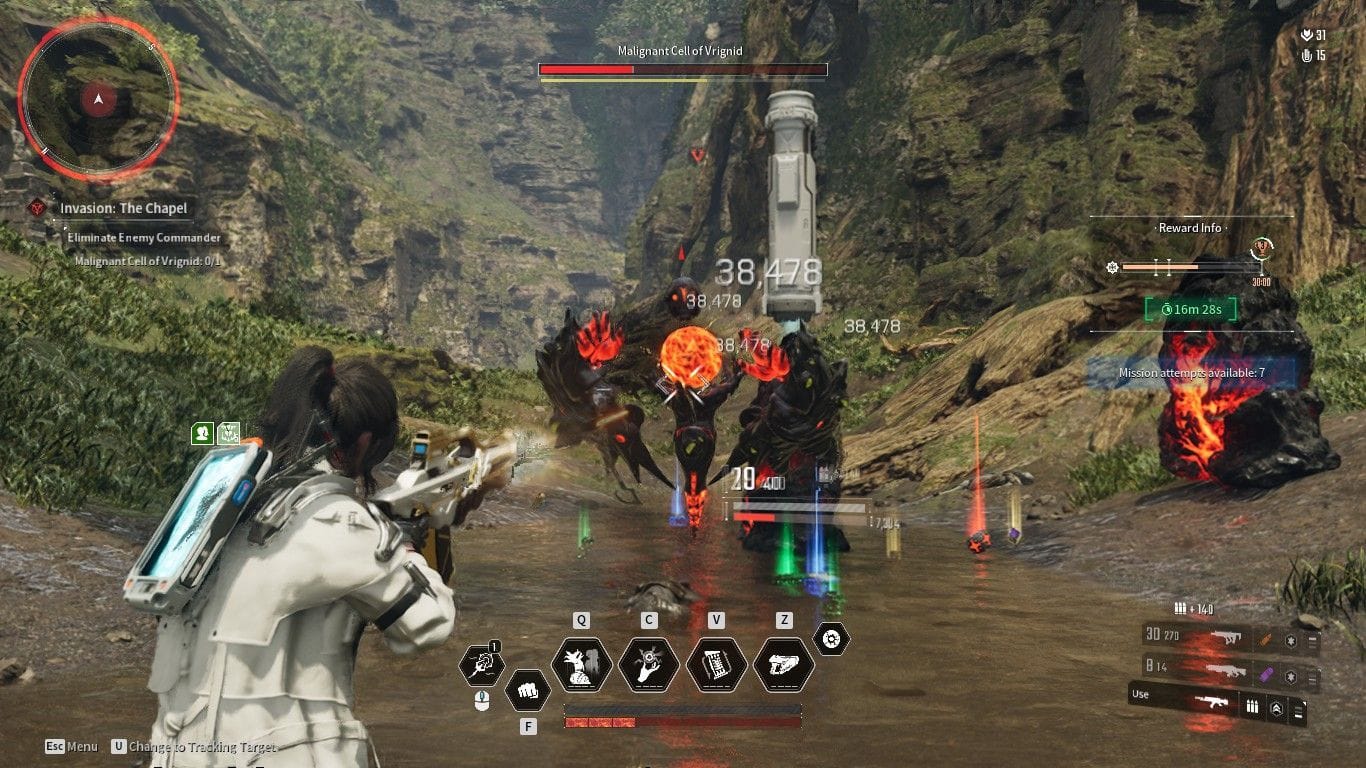The height and width of the screenshot is (768, 1366).
Task: Click the hexagonal mod icon on the top weapon row
Action: tap(1290, 640)
